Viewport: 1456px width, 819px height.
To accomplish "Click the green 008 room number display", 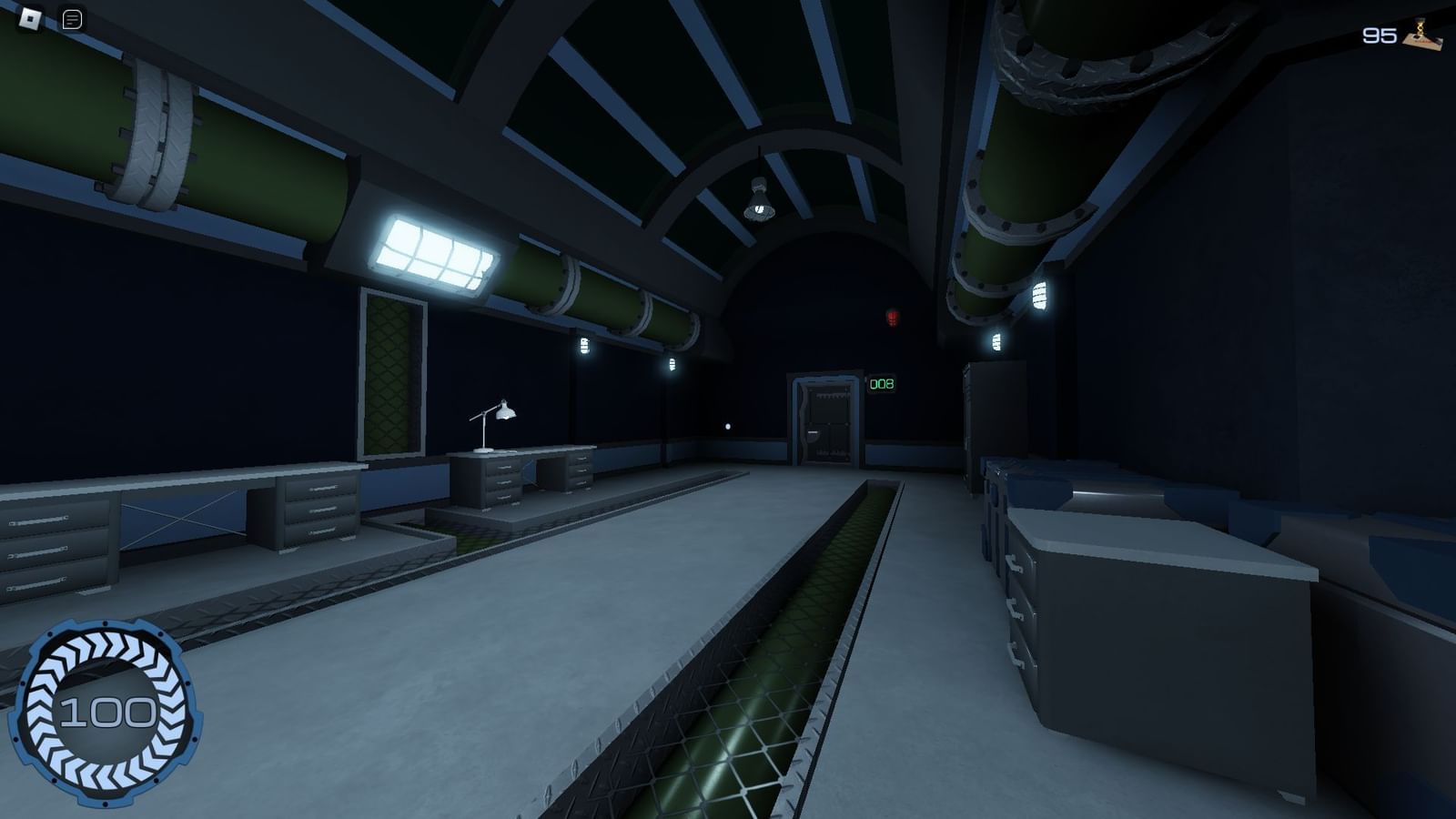I will [882, 385].
